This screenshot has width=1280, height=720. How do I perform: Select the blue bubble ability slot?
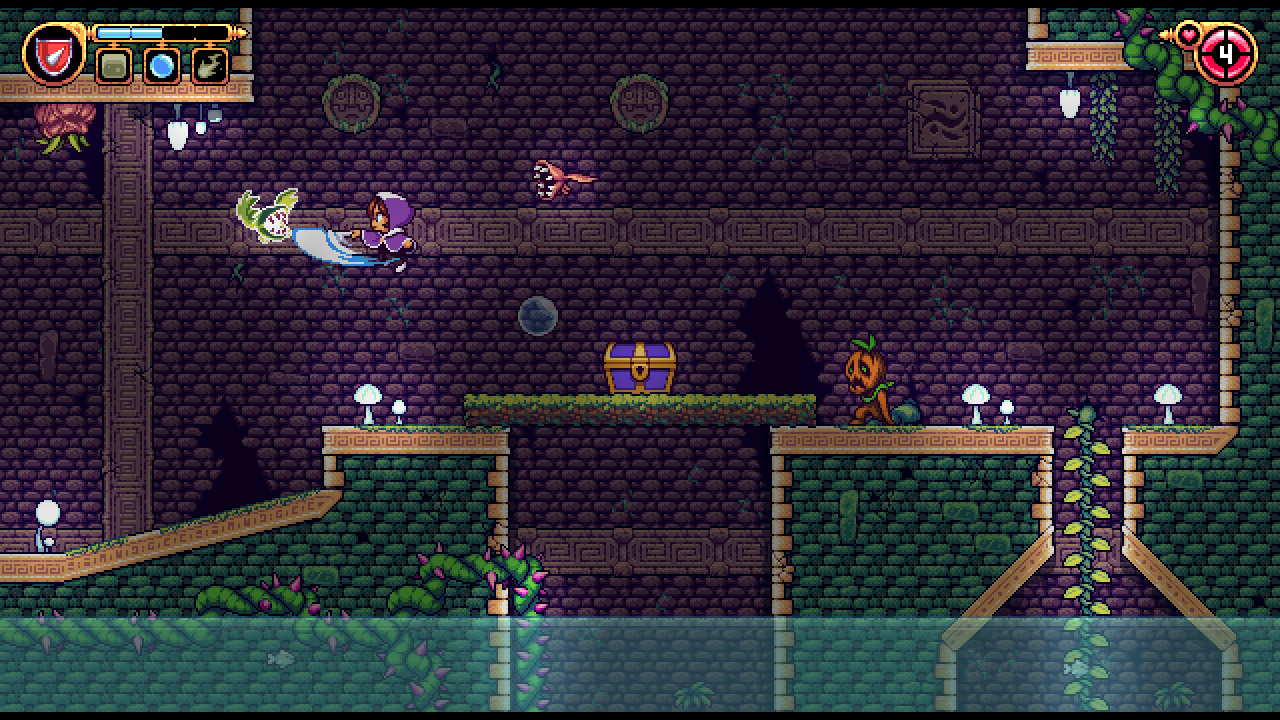(x=161, y=64)
